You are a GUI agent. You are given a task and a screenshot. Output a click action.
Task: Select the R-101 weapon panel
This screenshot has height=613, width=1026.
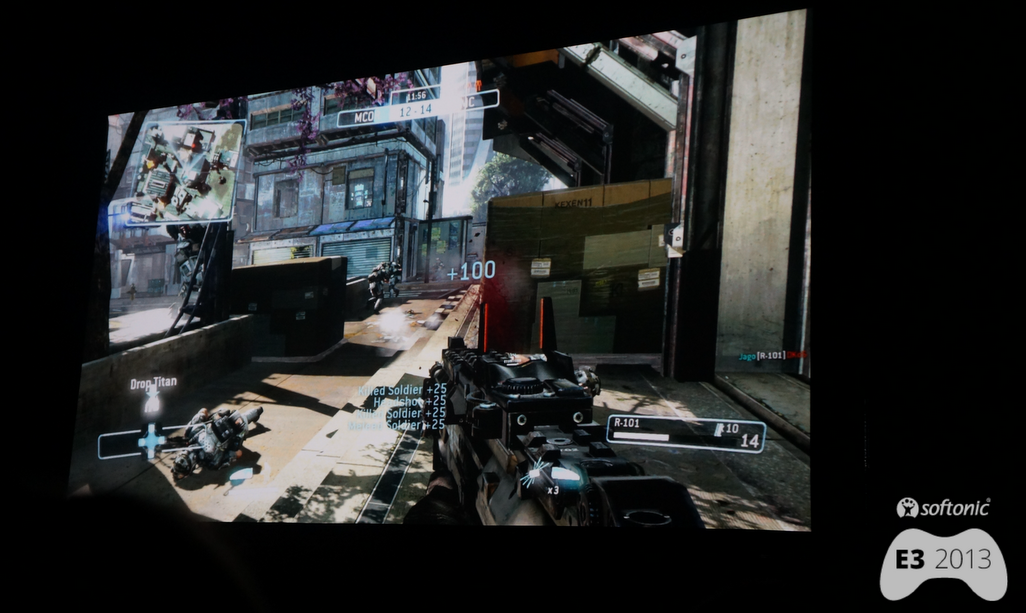[x=685, y=433]
